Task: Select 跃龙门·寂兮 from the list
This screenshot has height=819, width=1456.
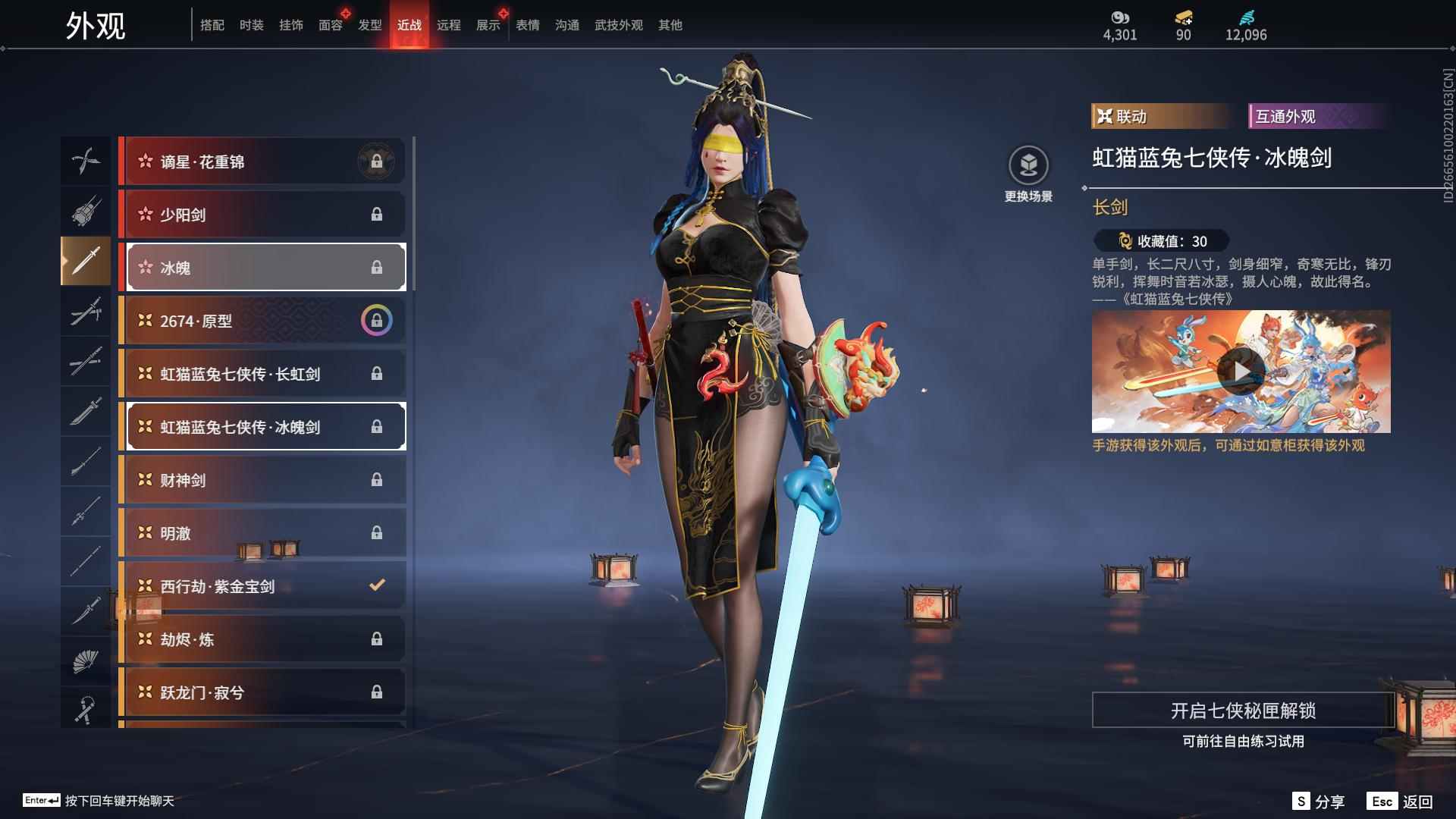Action: point(263,692)
